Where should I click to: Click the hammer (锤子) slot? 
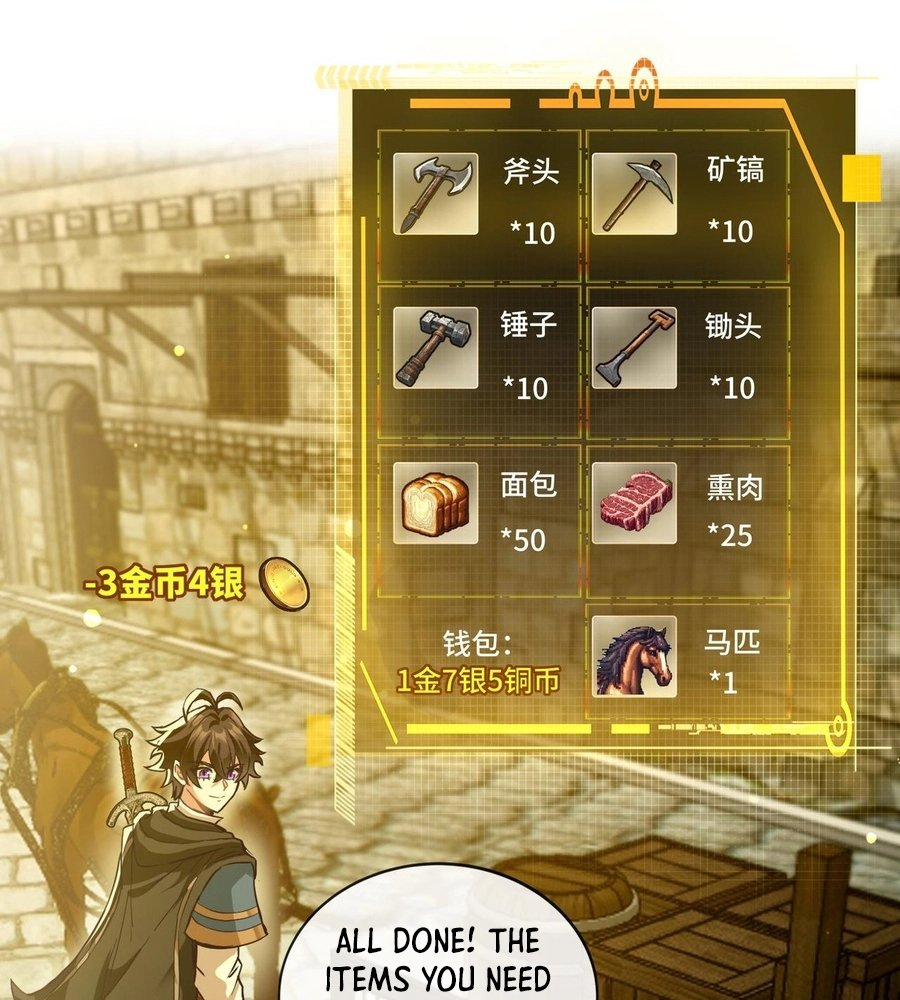click(479, 360)
